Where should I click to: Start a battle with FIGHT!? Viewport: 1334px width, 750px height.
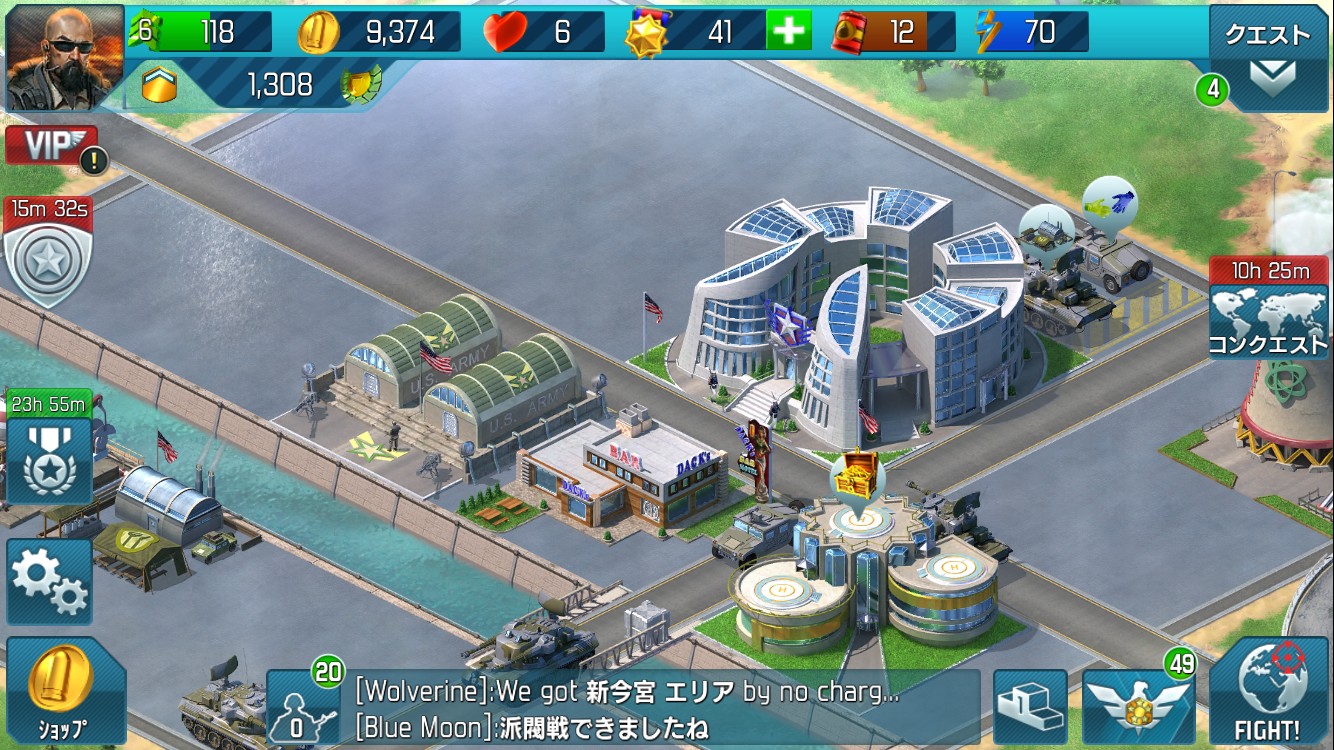coord(1270,695)
